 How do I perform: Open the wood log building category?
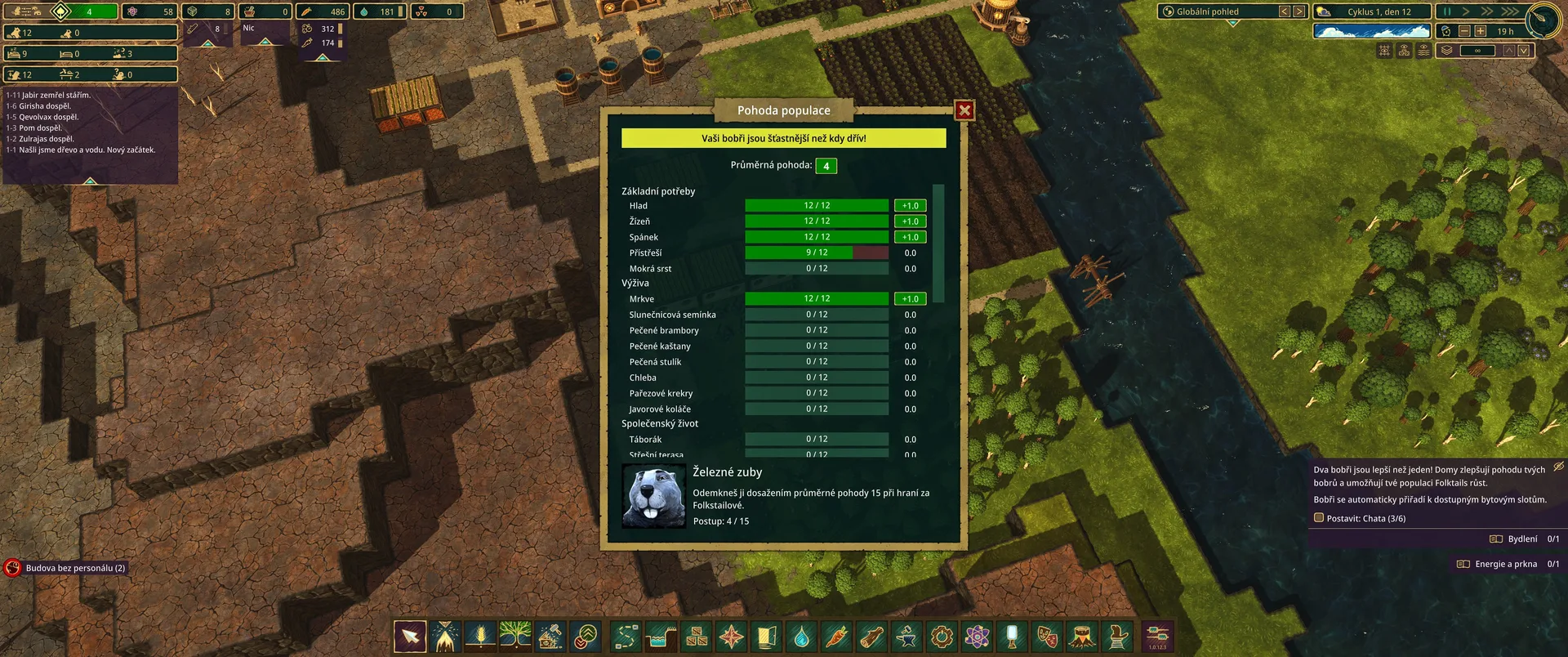(x=871, y=637)
